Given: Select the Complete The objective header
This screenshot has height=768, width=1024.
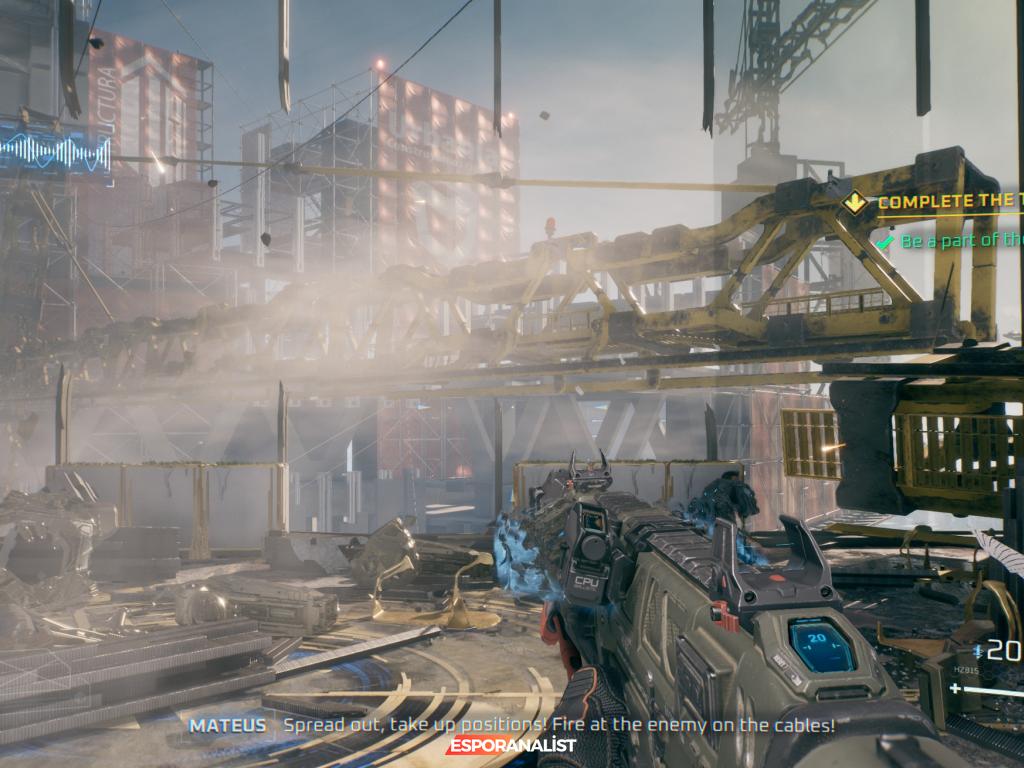Looking at the screenshot, I should coord(950,202).
